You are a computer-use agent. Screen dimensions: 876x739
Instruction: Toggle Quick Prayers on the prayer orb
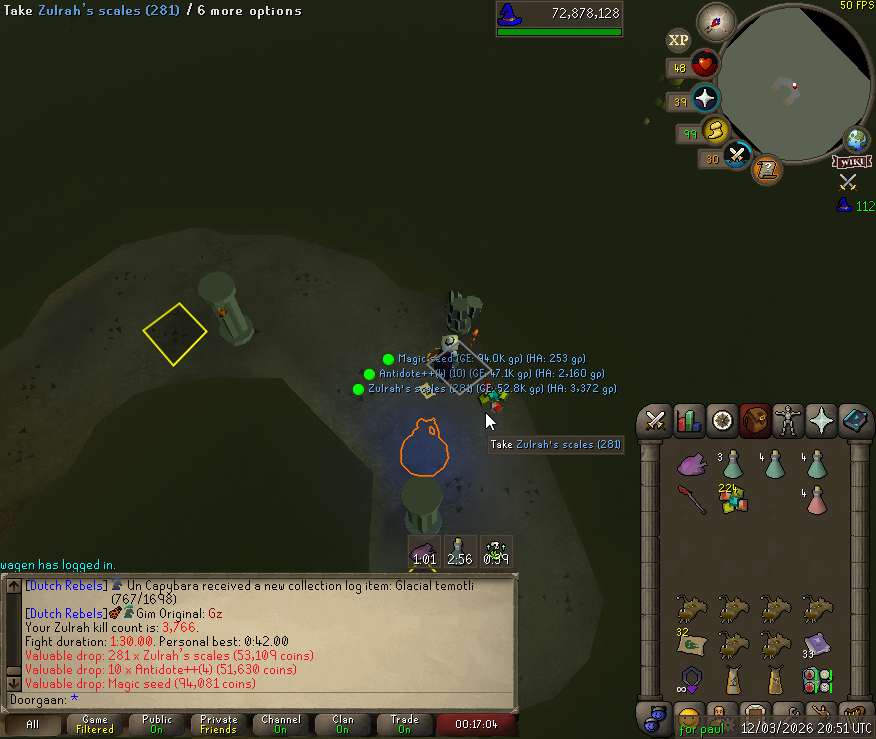point(705,98)
